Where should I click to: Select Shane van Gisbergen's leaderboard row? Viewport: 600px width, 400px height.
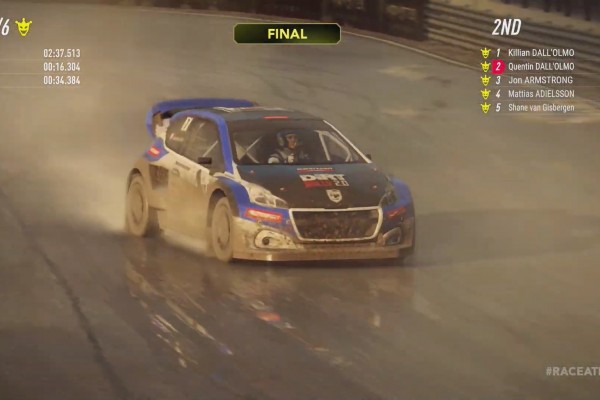540,108
